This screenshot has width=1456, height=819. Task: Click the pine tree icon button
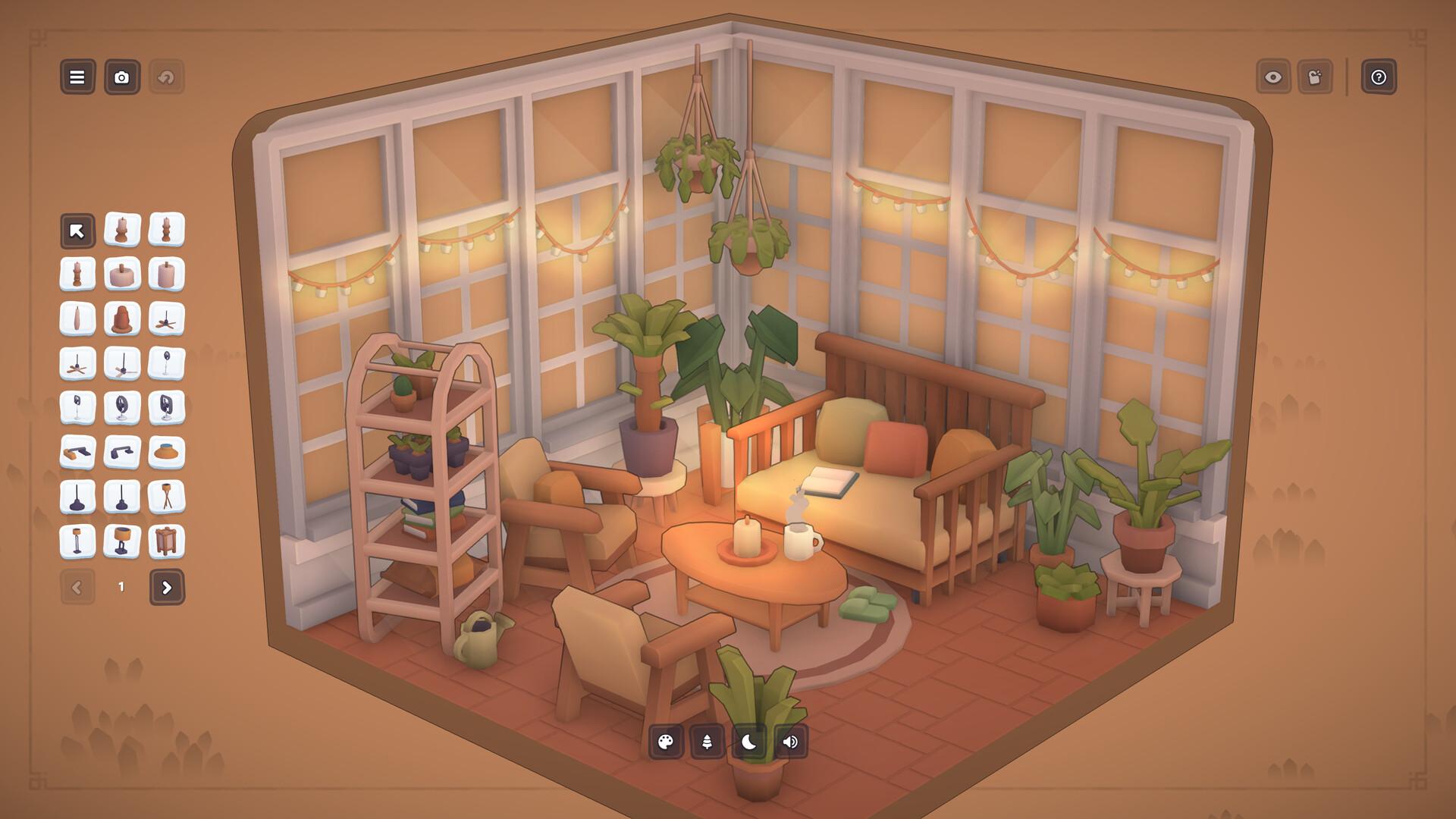[x=707, y=742]
